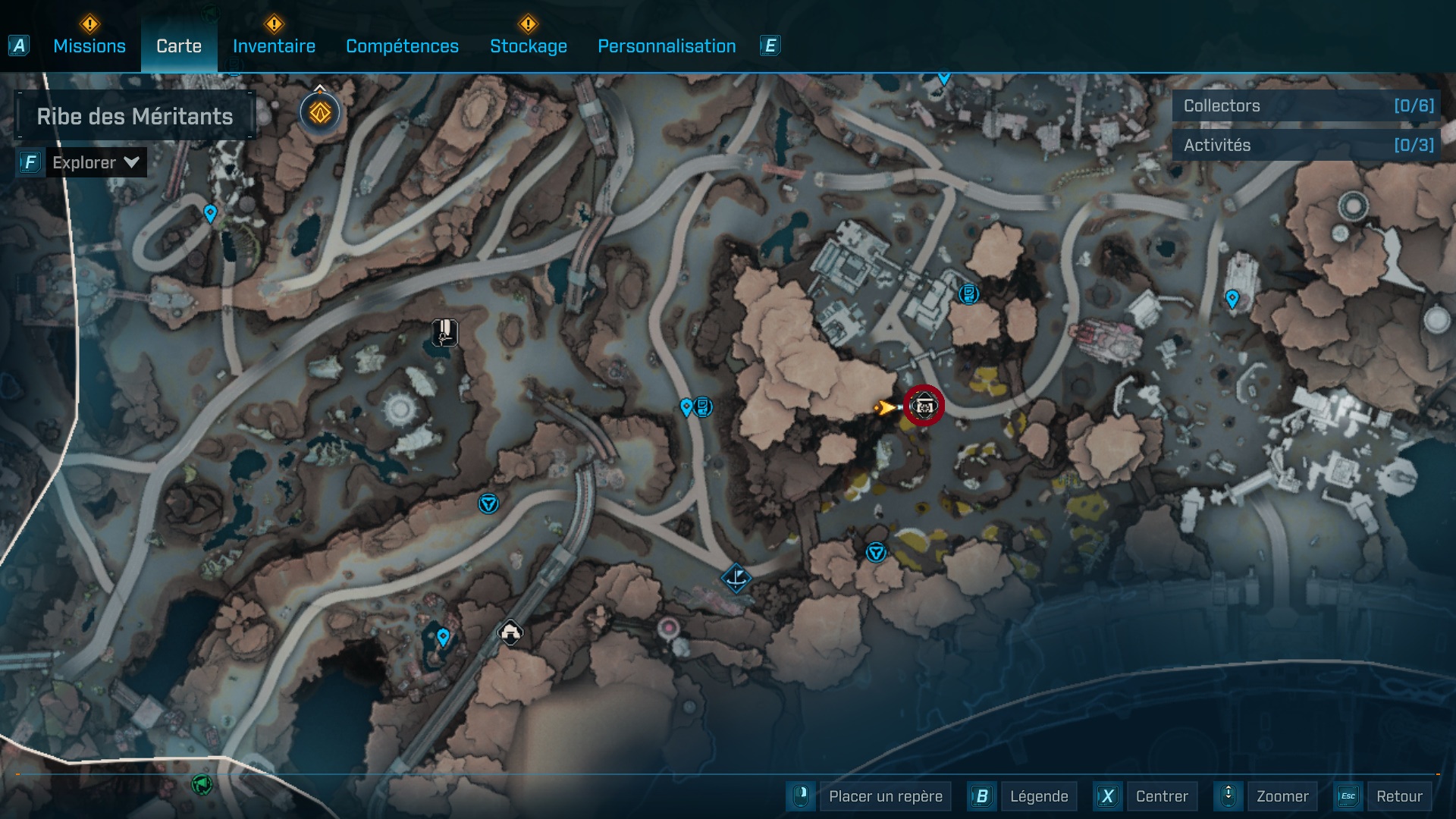The width and height of the screenshot is (1456, 819).
Task: Select the Activités tracker entry
Action: coord(1306,145)
